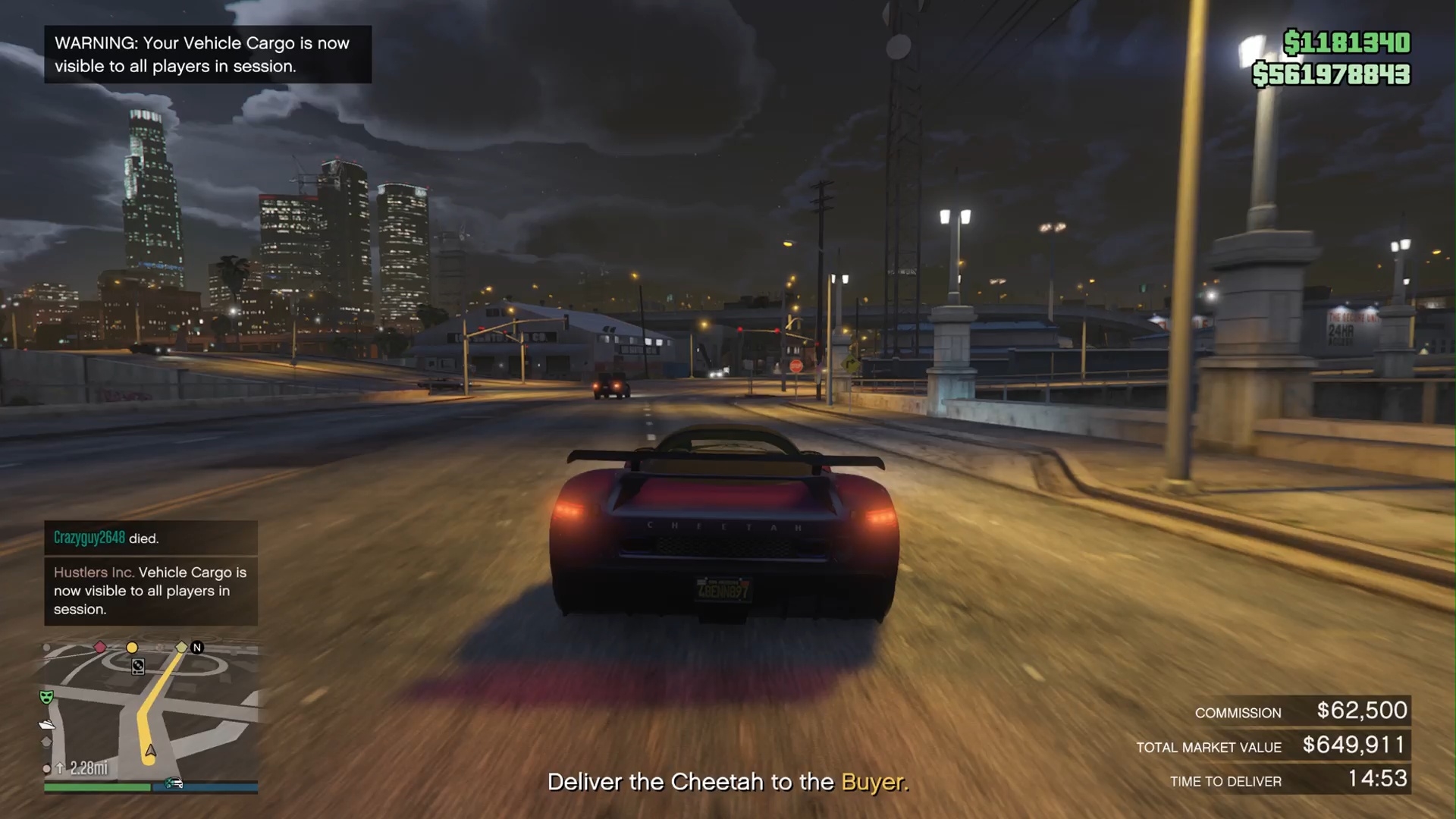Select the teal car blip below minimap
The width and height of the screenshot is (1456, 819).
[x=174, y=783]
